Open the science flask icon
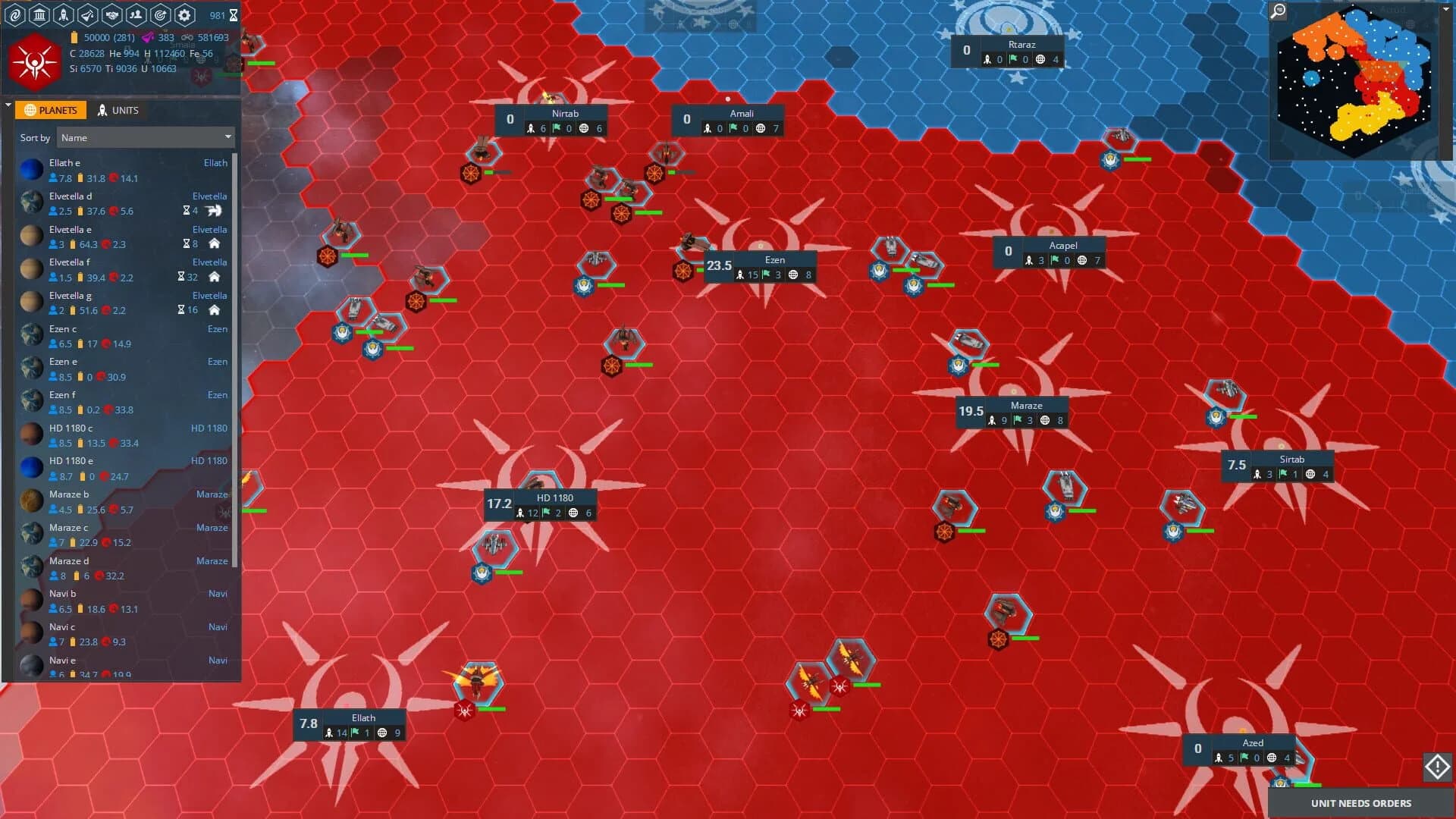This screenshot has height=819, width=1456. [x=86, y=14]
